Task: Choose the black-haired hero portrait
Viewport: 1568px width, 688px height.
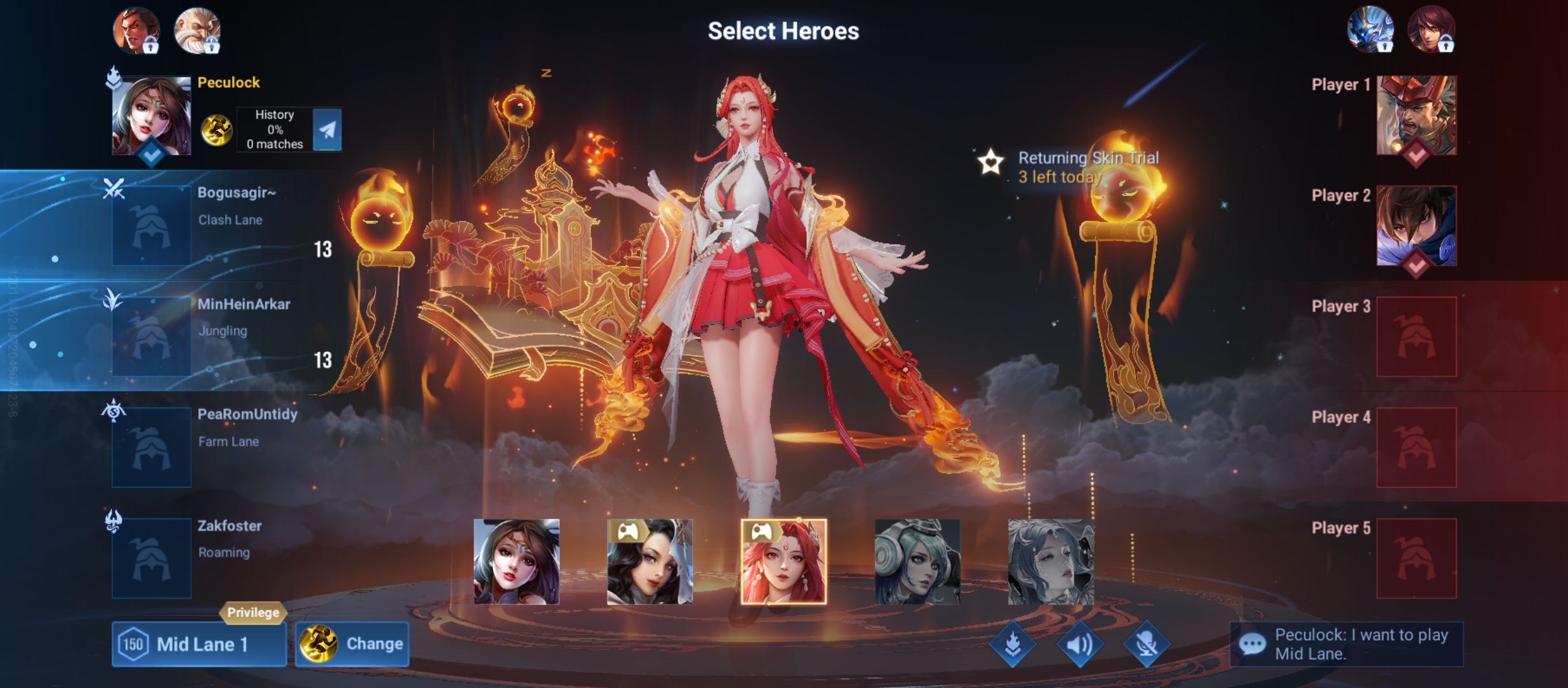Action: tap(650, 561)
